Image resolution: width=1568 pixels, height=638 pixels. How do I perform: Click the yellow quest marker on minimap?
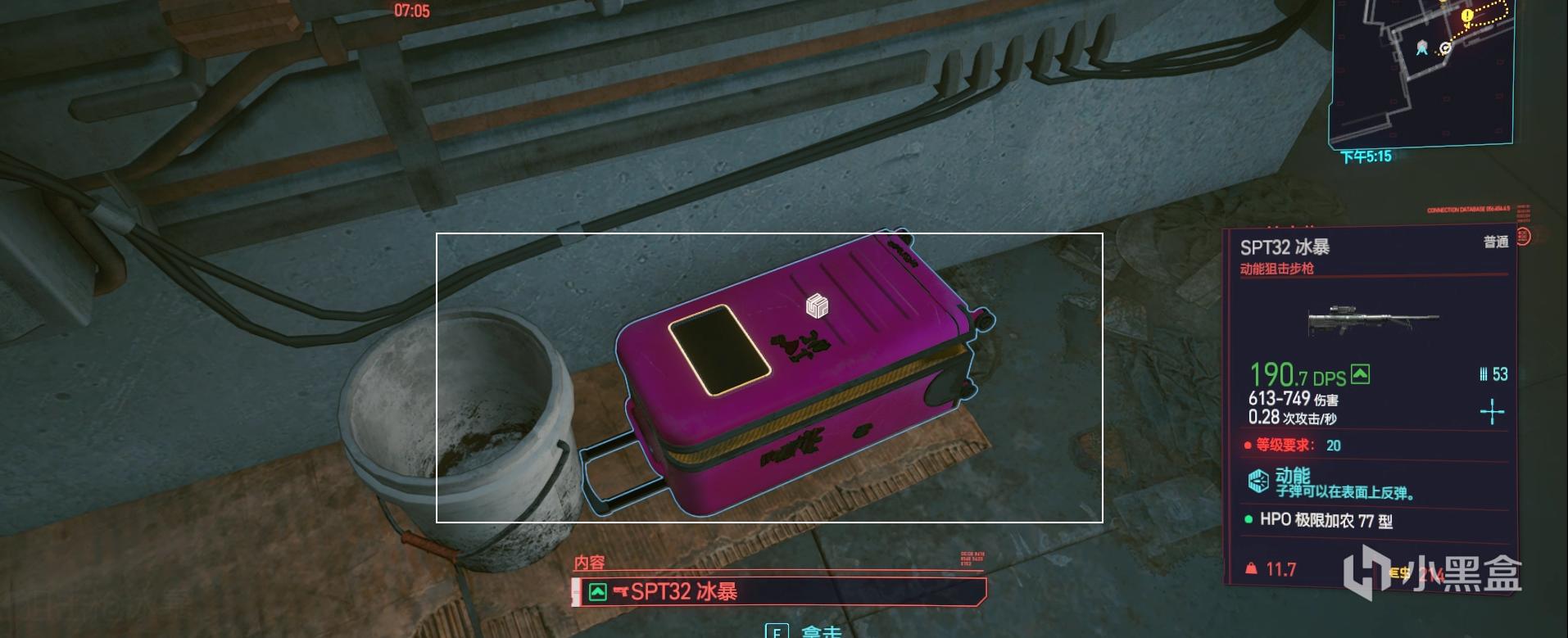1467,16
